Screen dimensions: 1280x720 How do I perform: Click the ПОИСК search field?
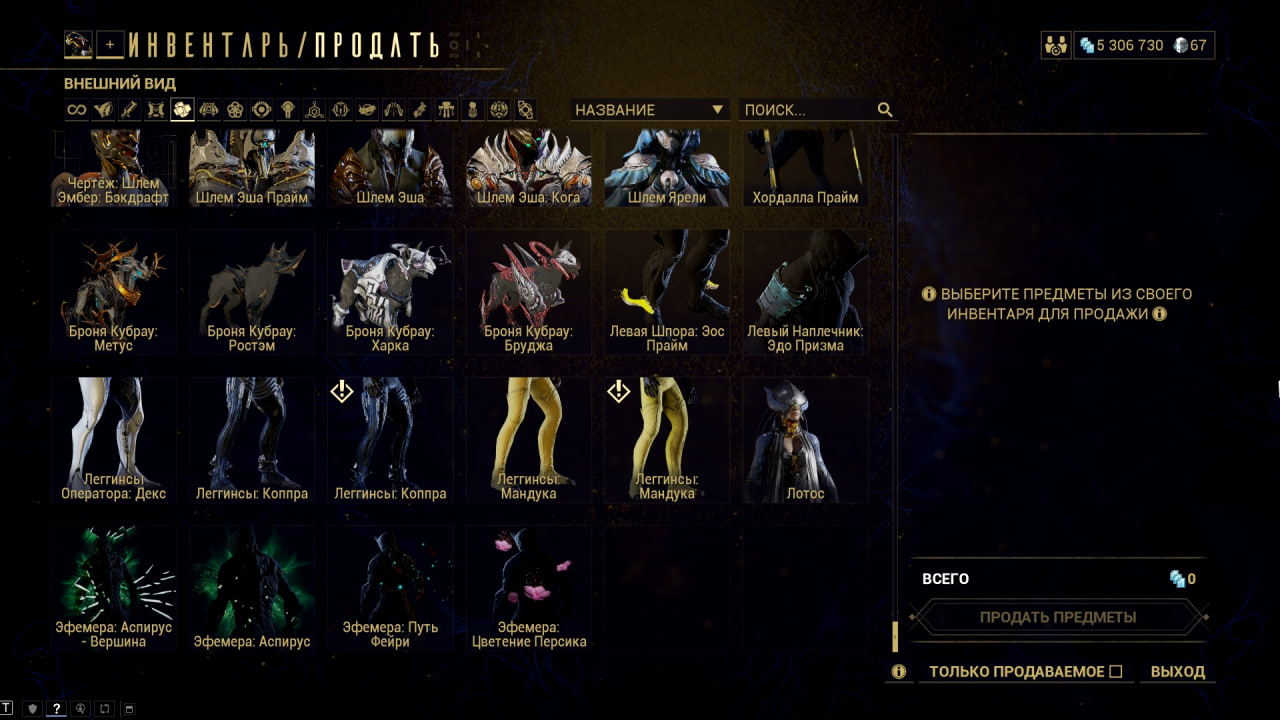pos(808,110)
